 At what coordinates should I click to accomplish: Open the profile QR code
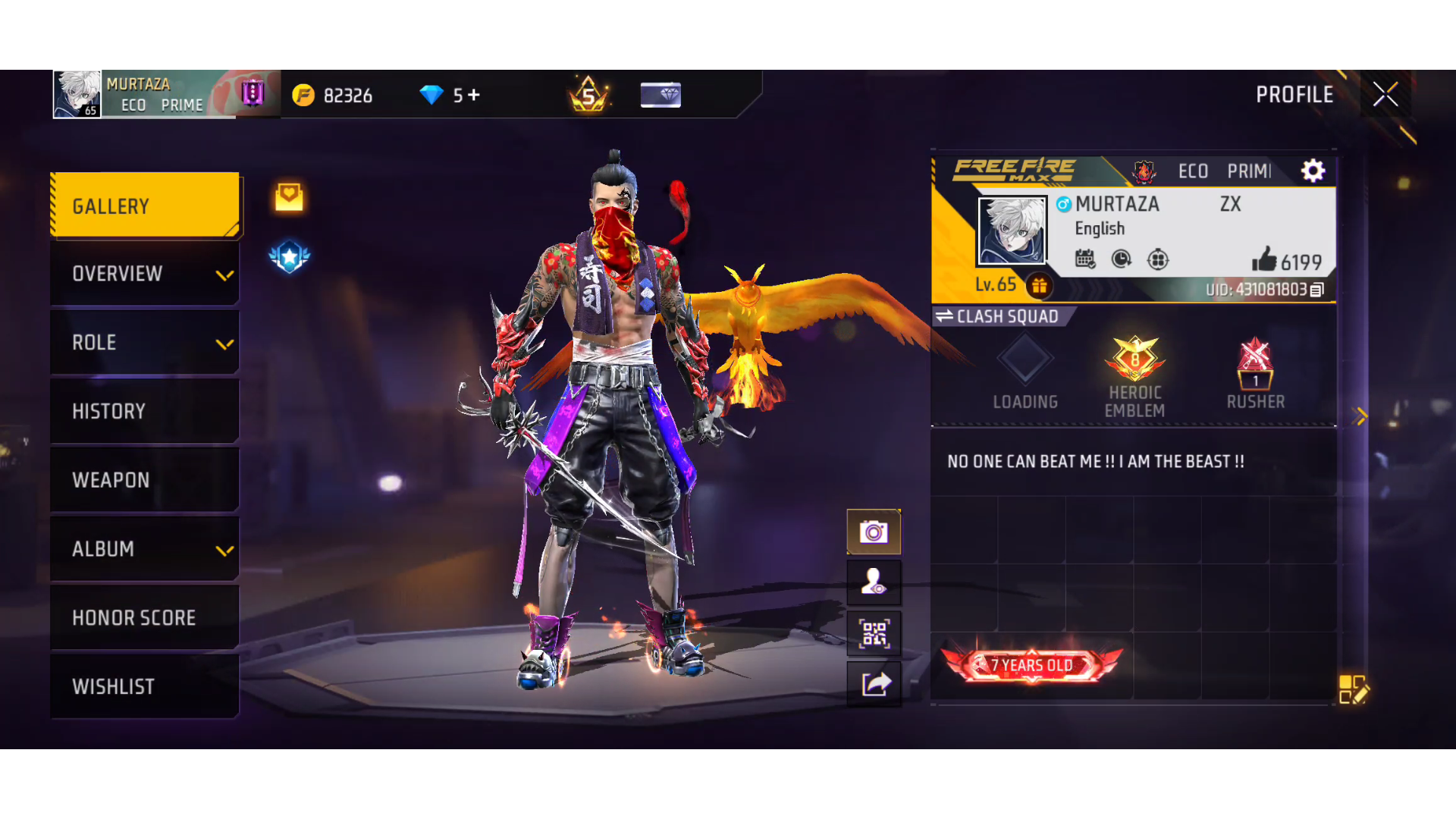click(874, 633)
